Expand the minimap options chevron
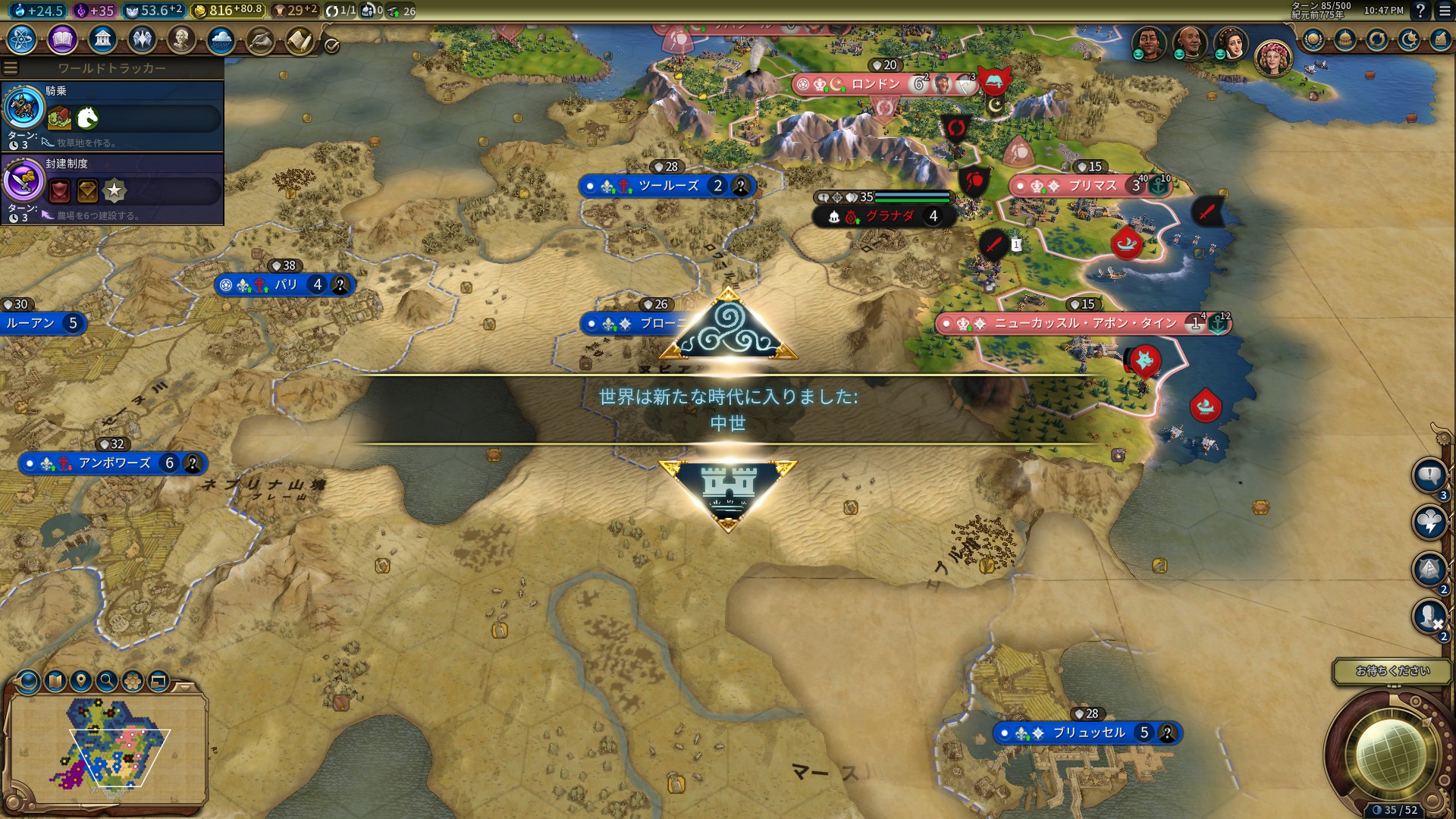Viewport: 1456px width, 819px height. coord(184,687)
